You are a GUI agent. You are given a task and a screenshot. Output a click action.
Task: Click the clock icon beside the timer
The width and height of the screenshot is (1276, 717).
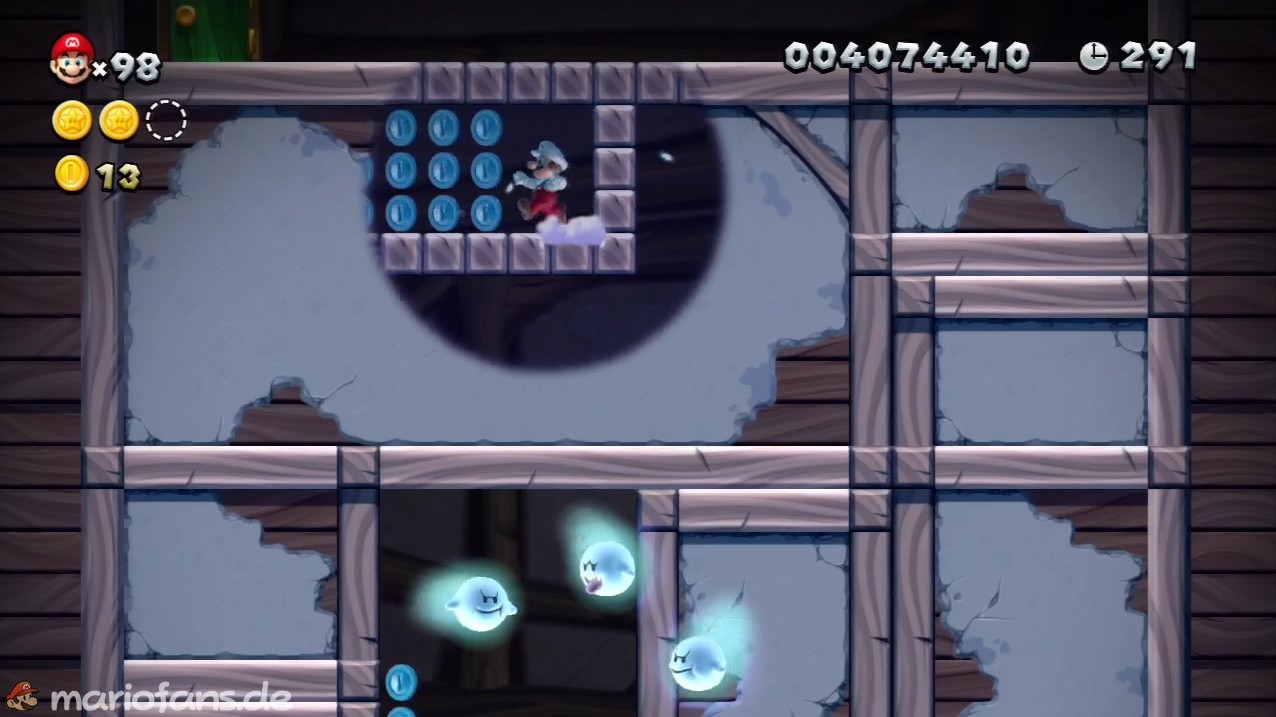[x=1093, y=57]
